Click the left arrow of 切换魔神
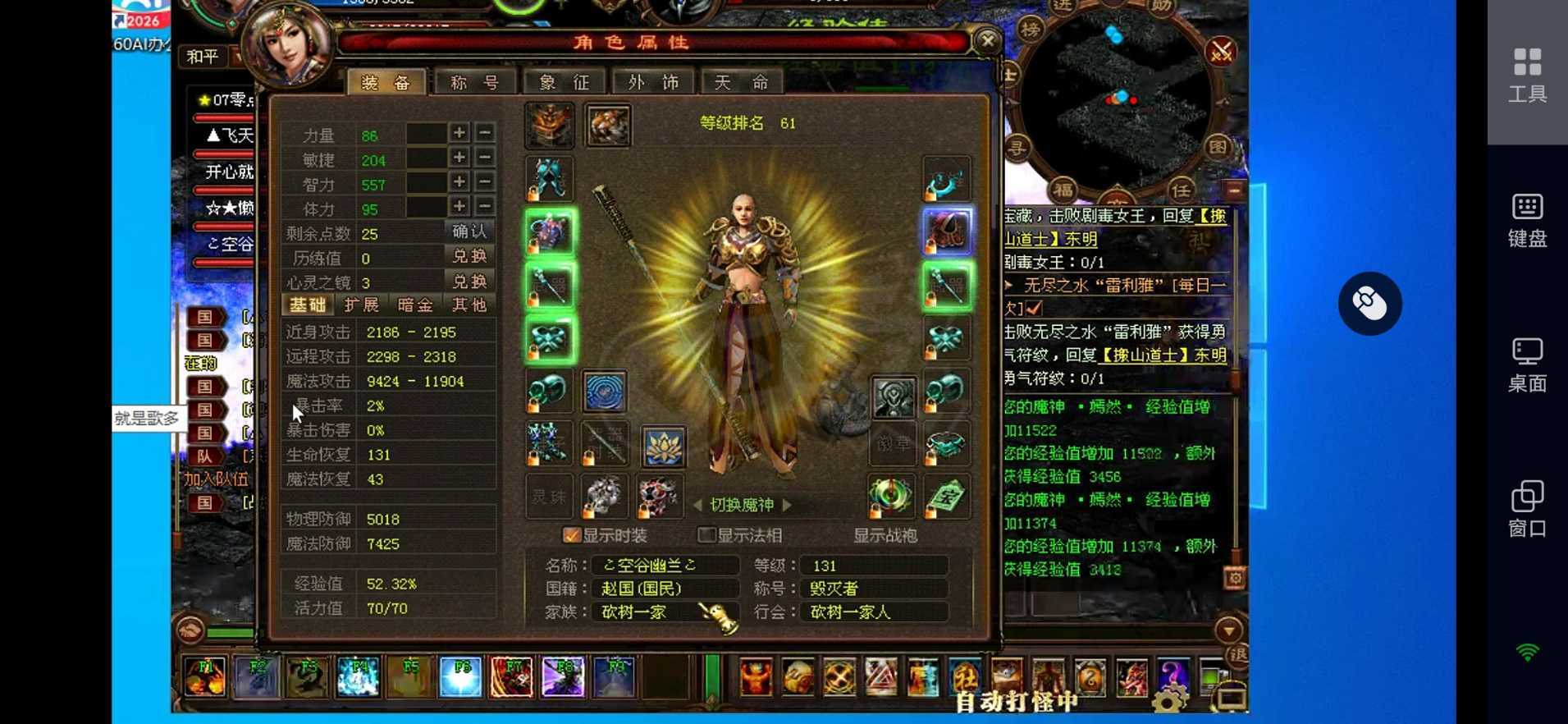 [699, 505]
